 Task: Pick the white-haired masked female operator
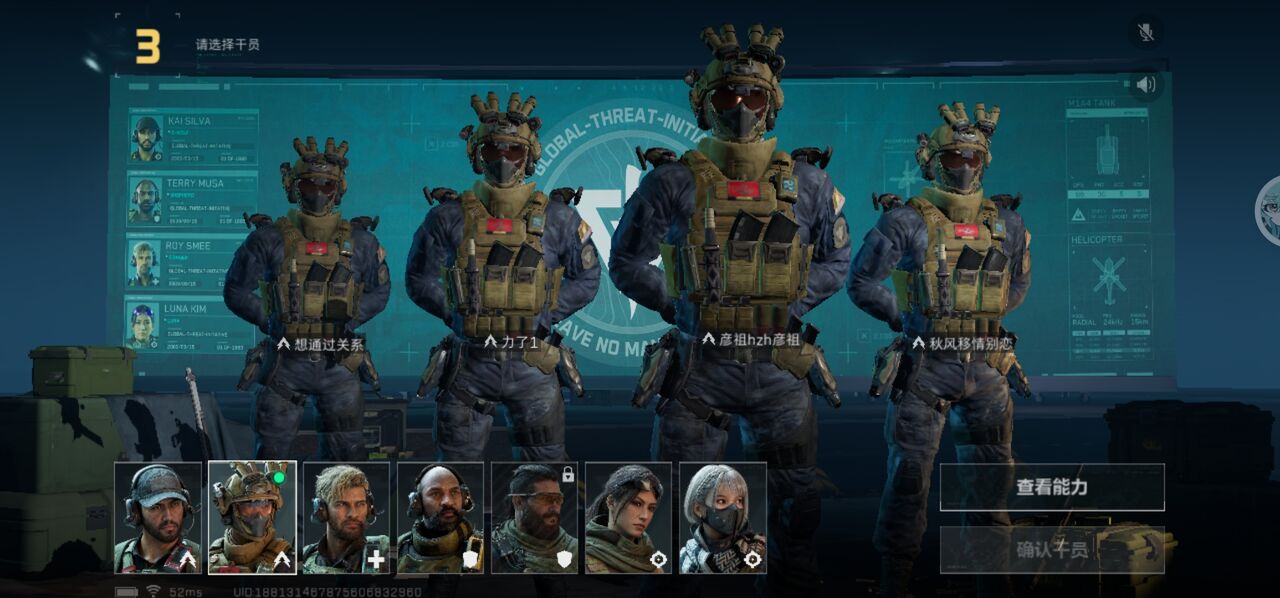point(722,517)
